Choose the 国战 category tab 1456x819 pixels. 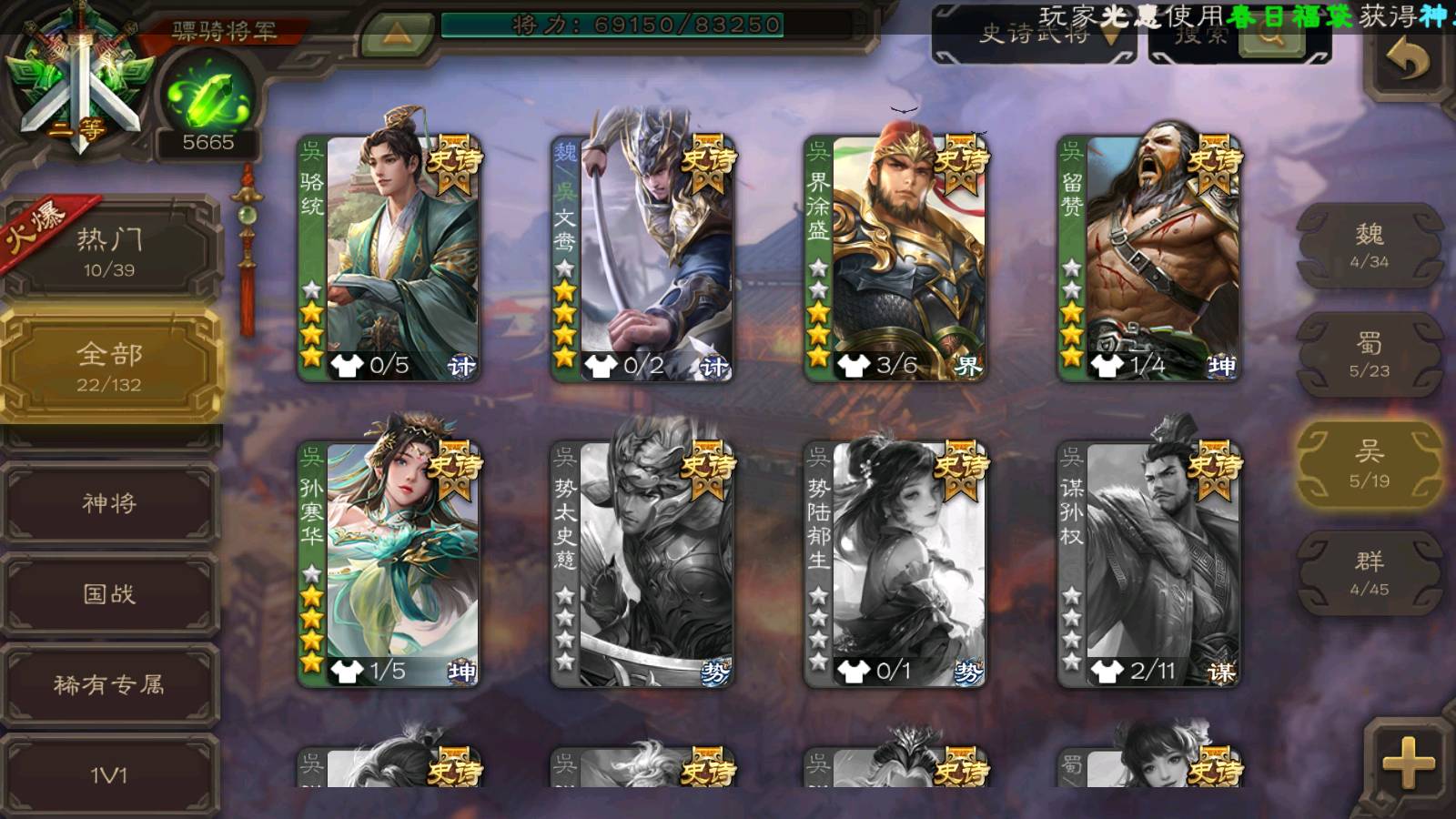(109, 594)
